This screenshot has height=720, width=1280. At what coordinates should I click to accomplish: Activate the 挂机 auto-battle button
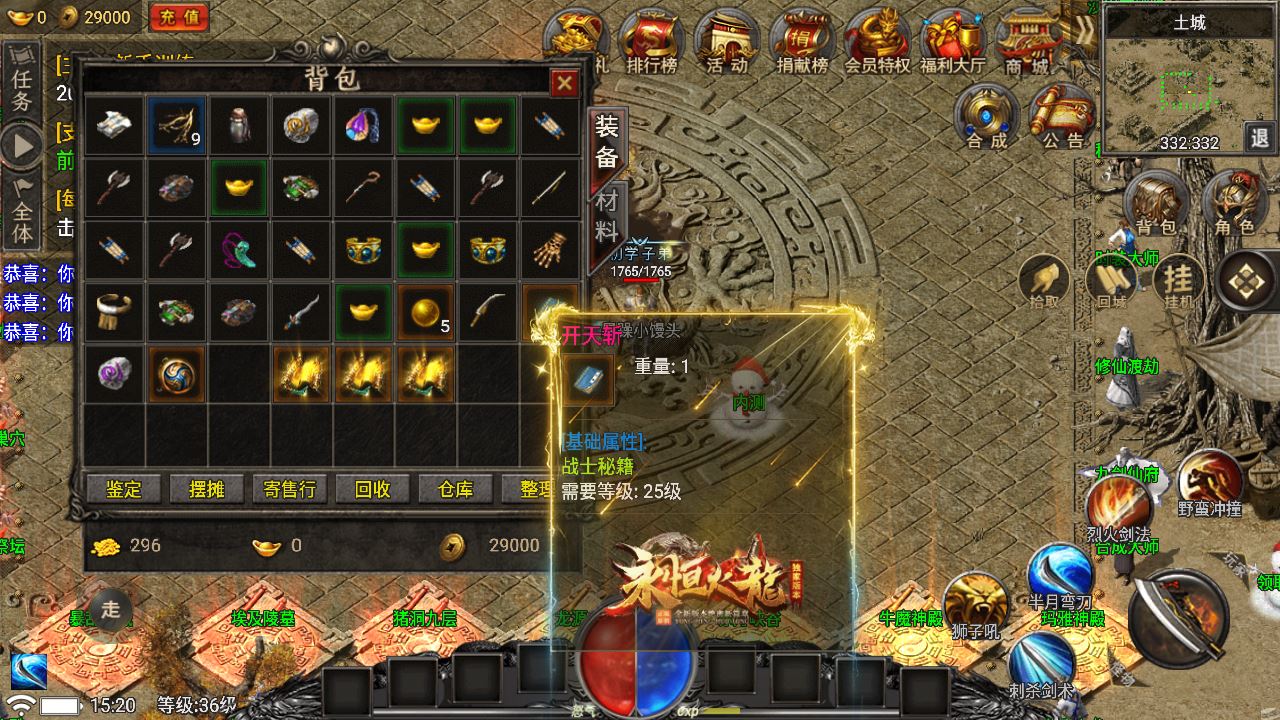[x=1178, y=281]
